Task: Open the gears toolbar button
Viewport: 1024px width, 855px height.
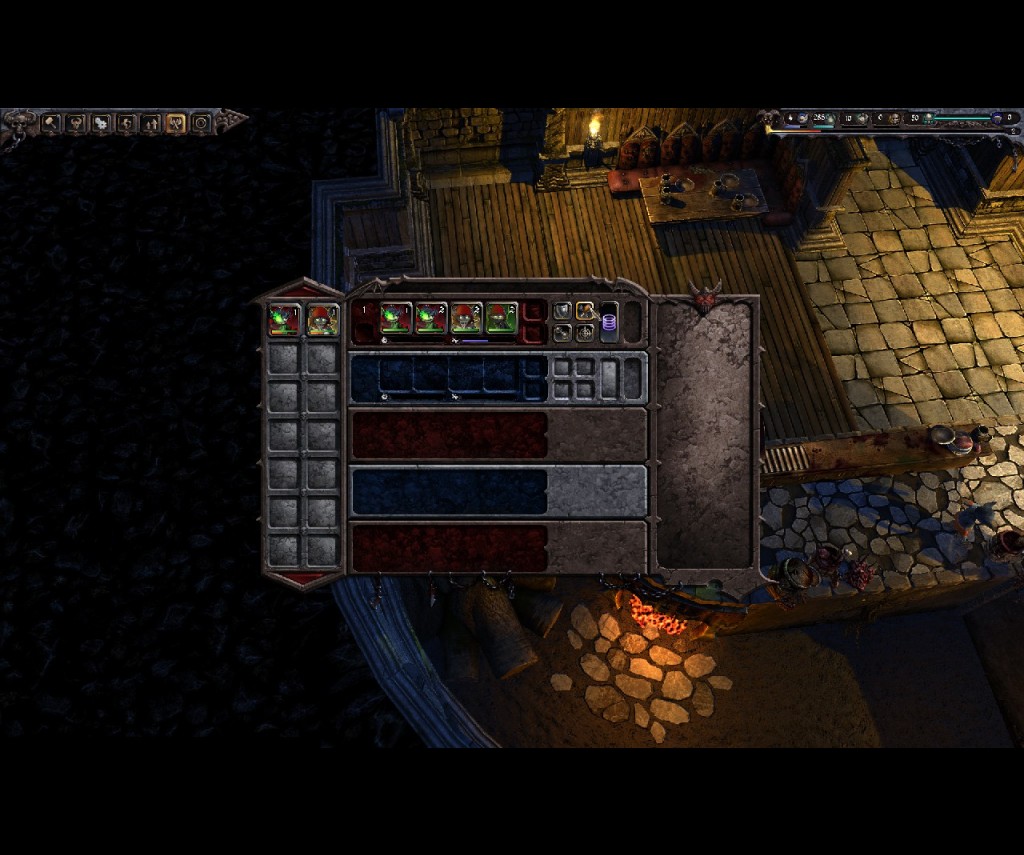Action: [x=101, y=123]
